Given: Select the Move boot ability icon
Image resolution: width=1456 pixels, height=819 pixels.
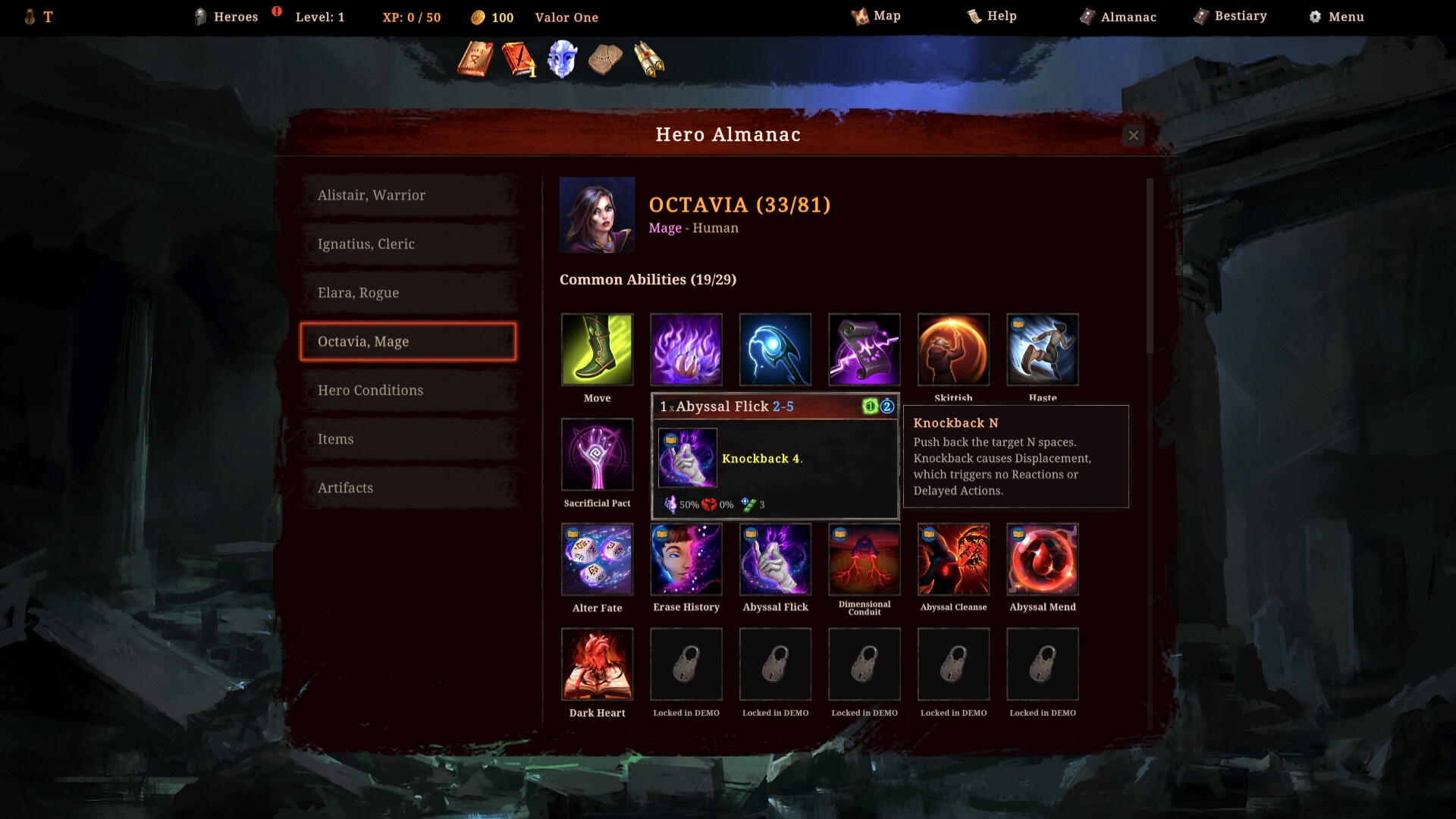Looking at the screenshot, I should point(597,350).
